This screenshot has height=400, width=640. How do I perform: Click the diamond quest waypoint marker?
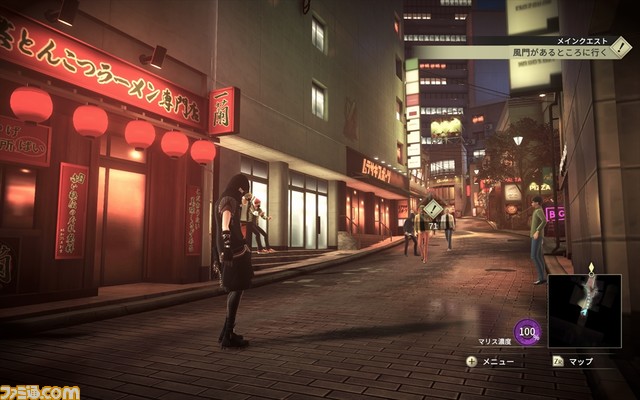tap(433, 209)
